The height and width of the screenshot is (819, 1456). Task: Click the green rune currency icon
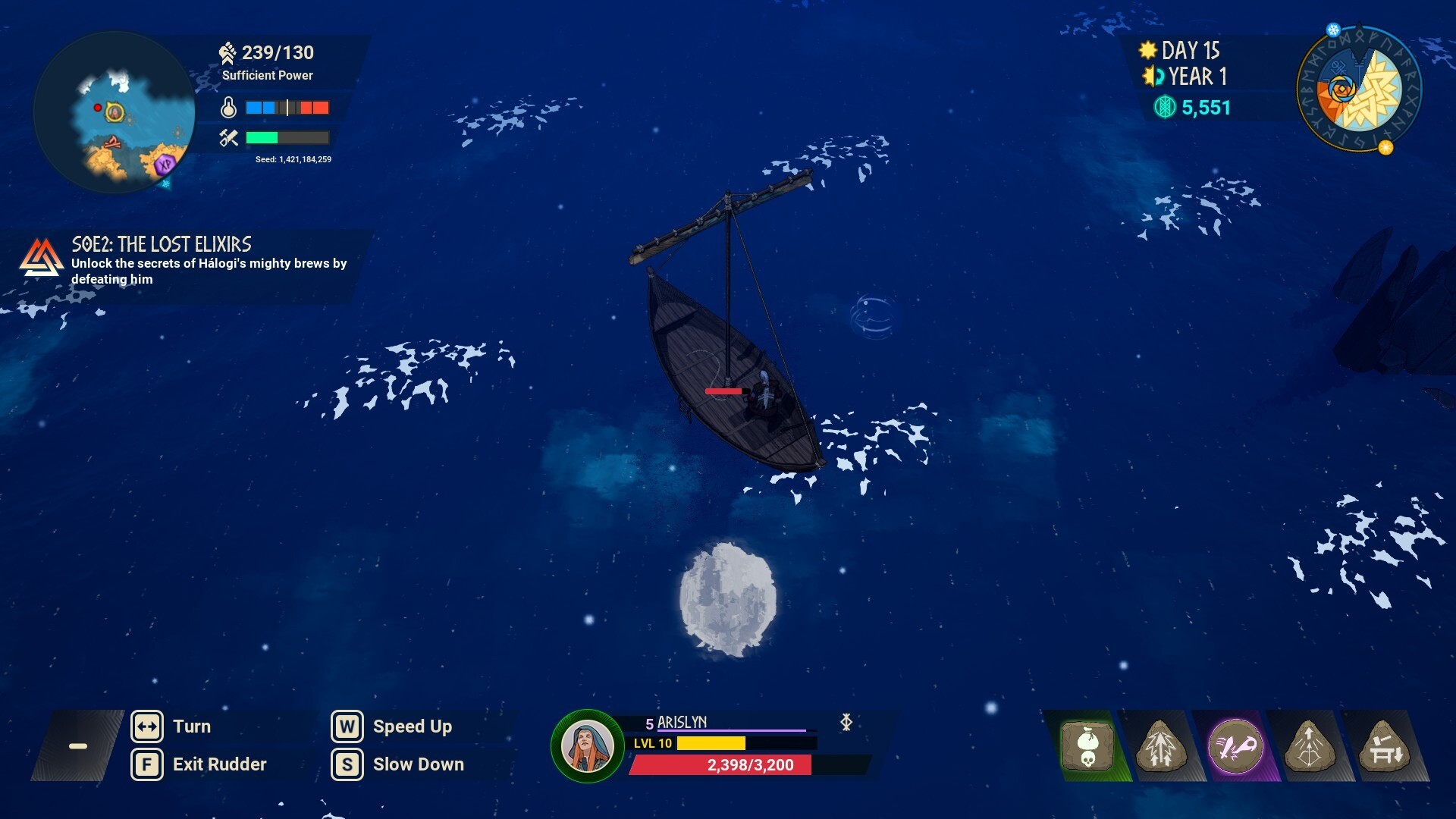coord(1164,108)
